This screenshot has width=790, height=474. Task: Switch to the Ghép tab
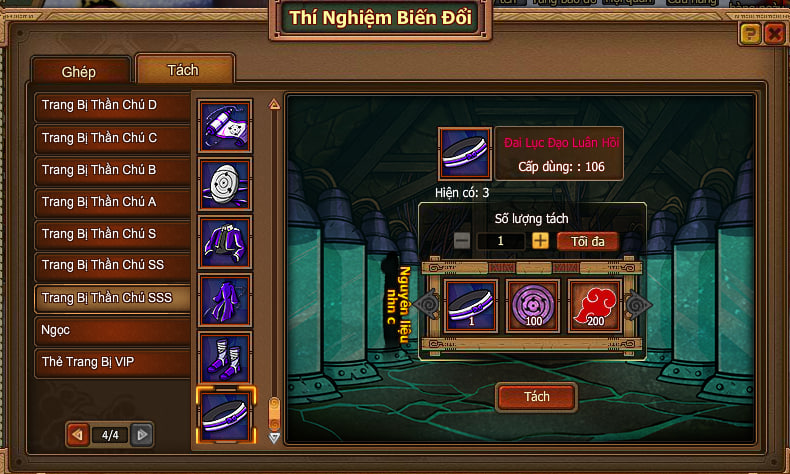point(79,73)
